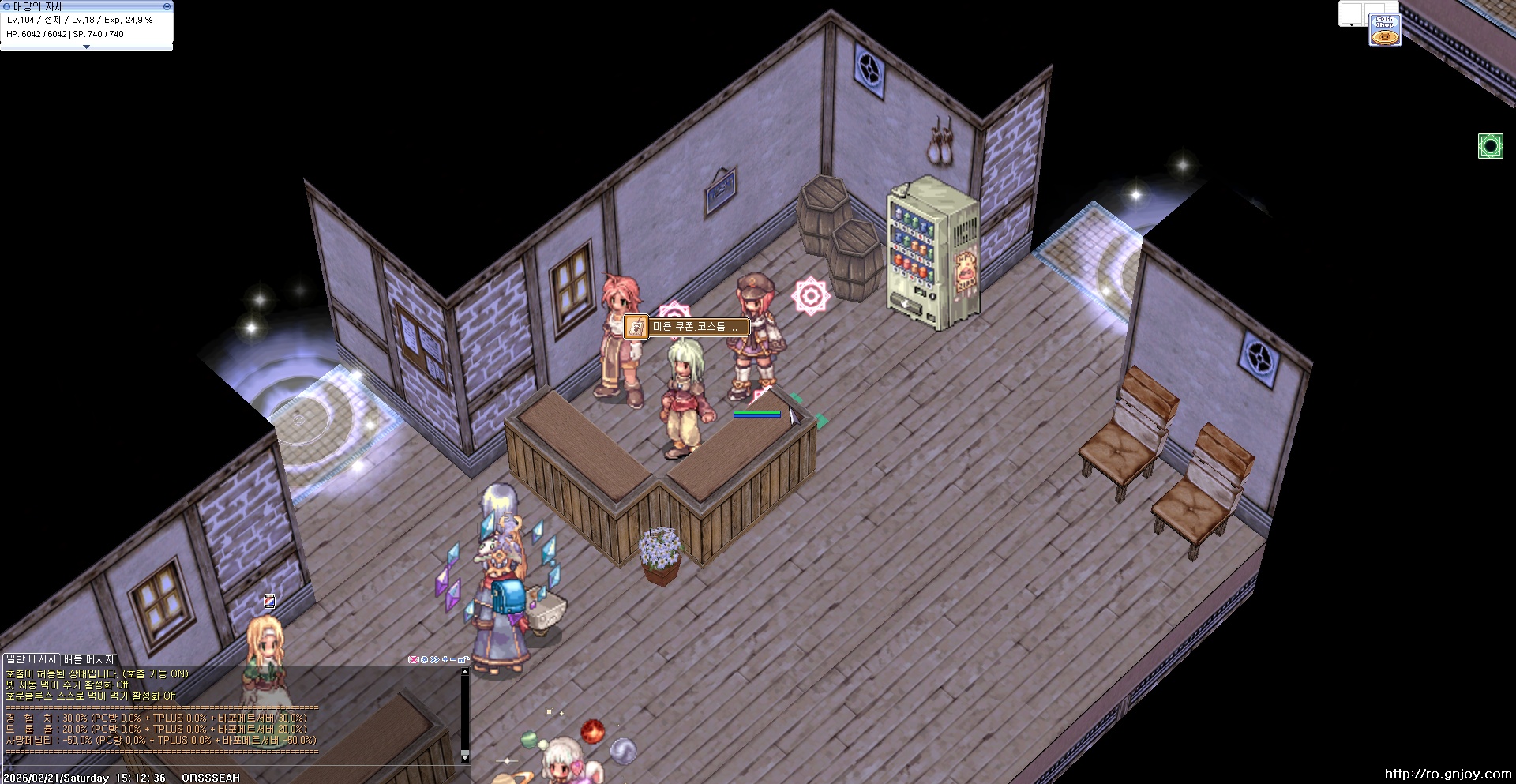1516x784 pixels.
Task: Click the pink X chat window button
Action: [x=413, y=659]
